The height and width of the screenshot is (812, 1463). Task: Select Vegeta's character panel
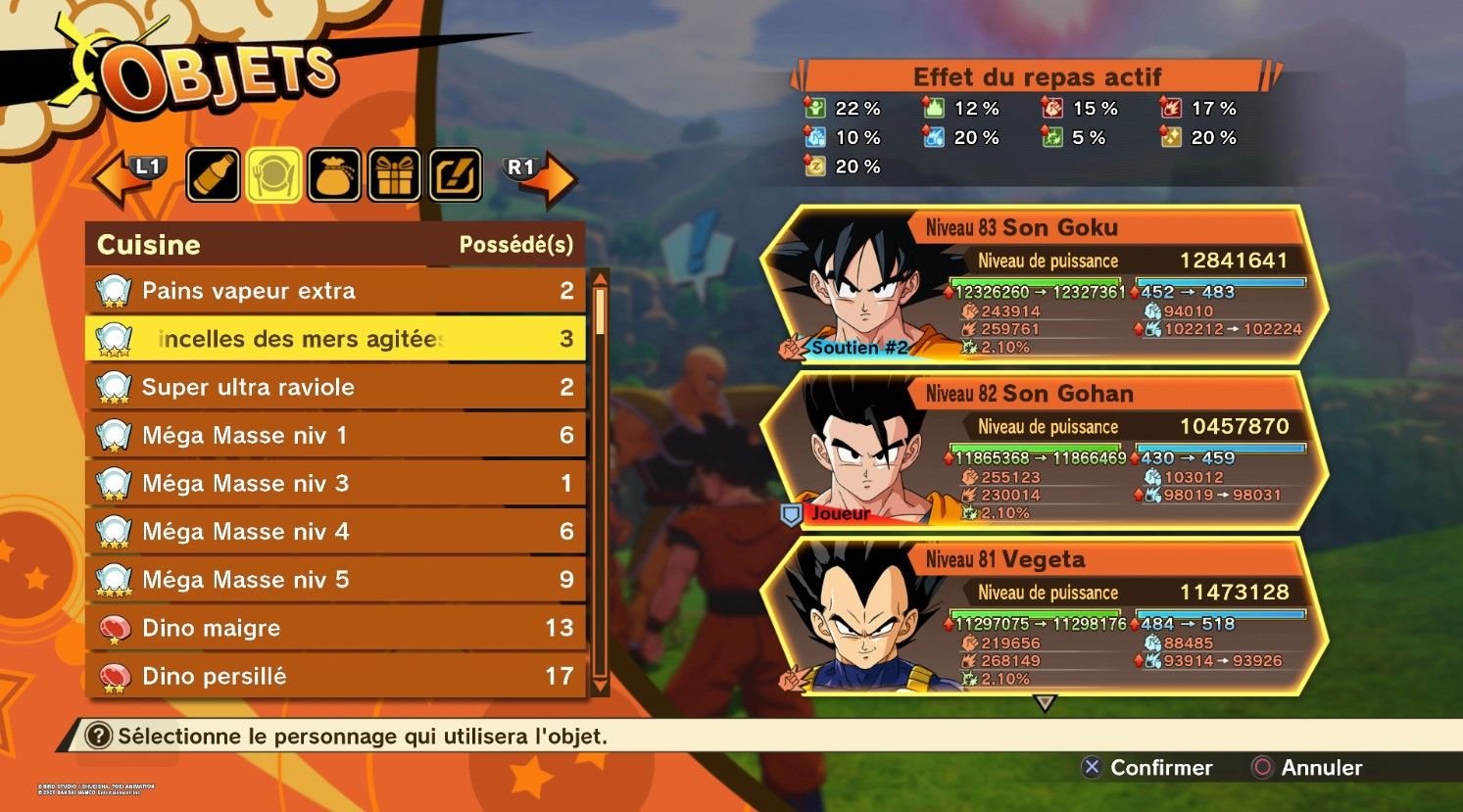click(1044, 617)
